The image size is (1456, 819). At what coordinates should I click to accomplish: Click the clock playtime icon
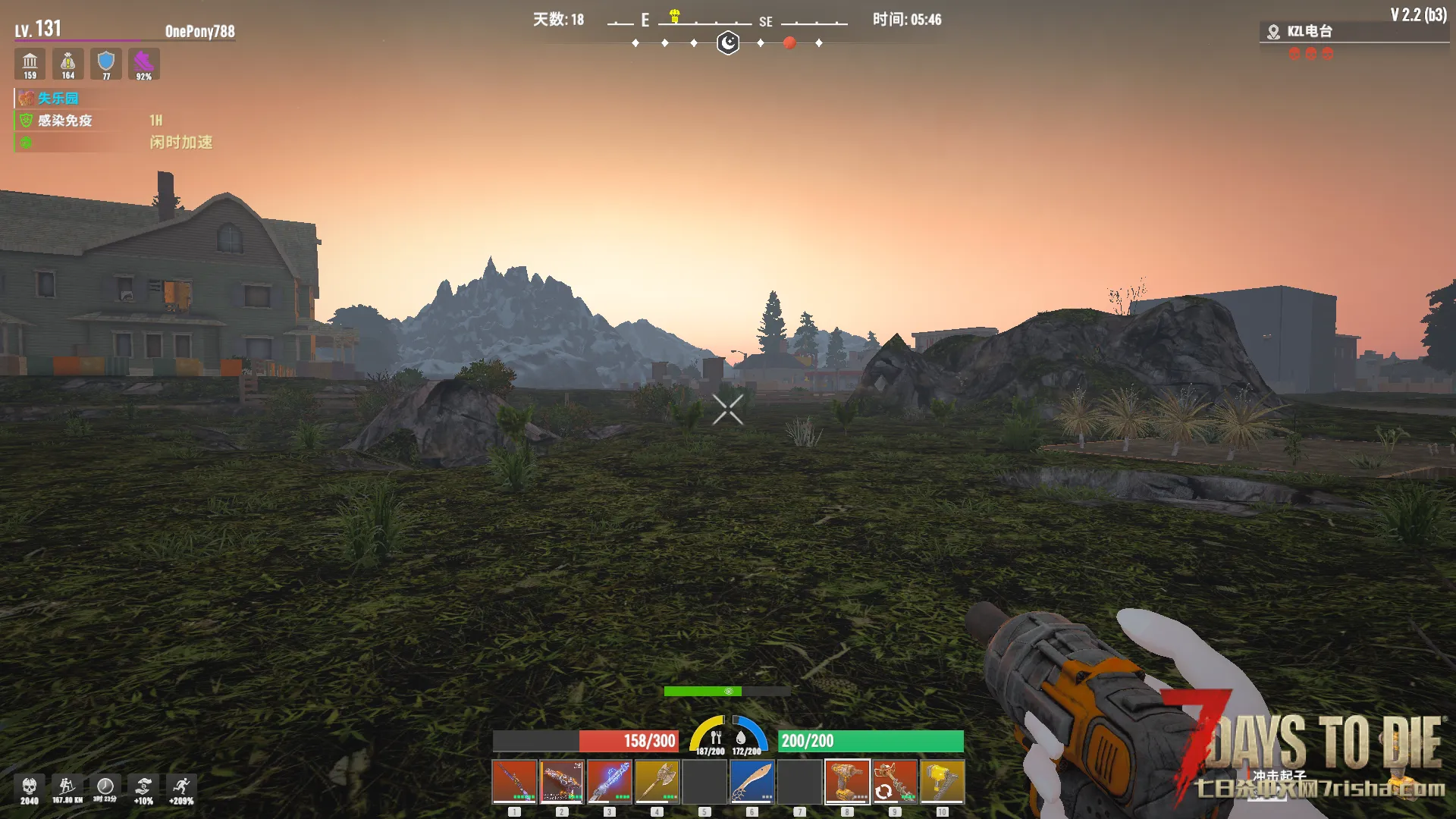(105, 787)
